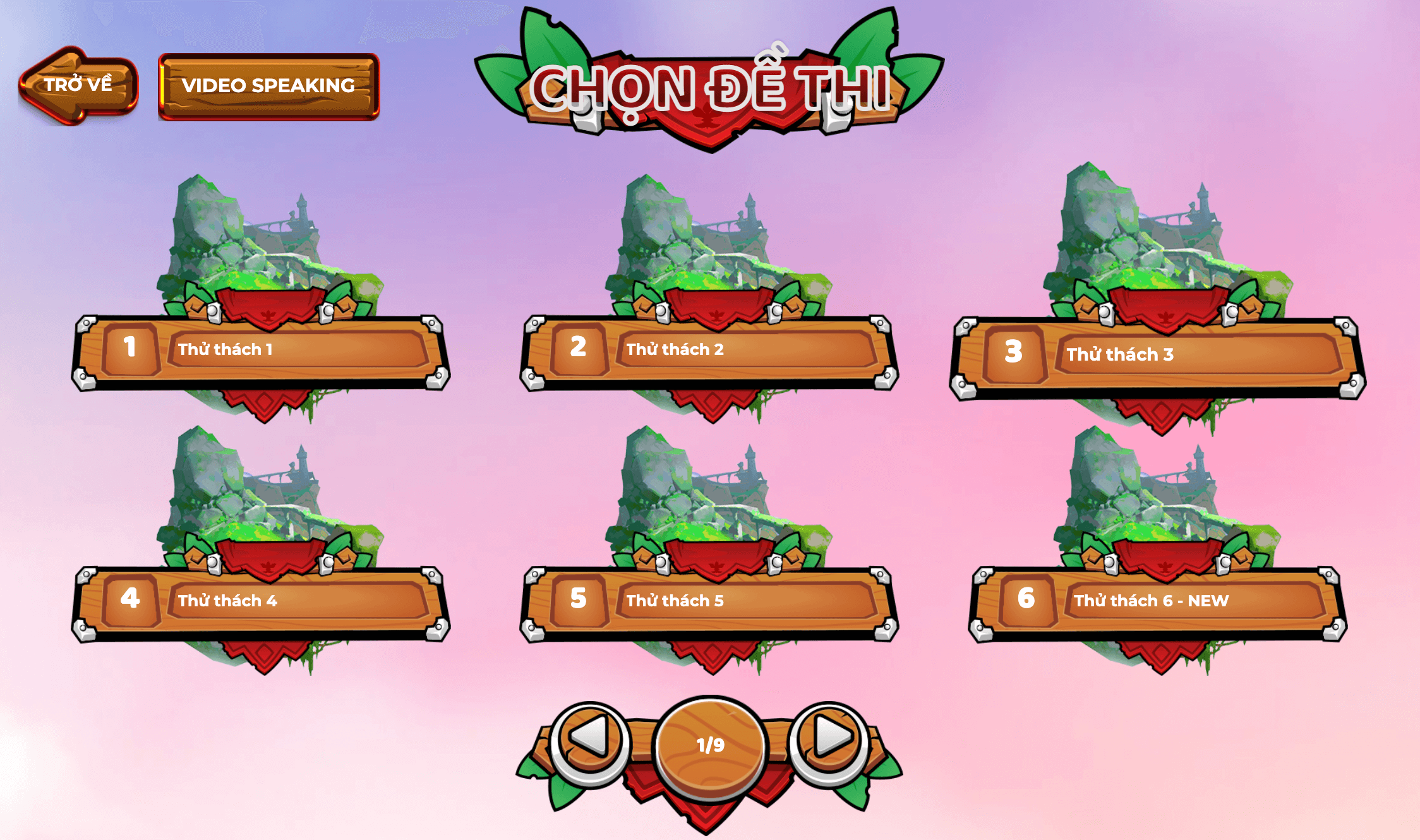Pick the Thử thách 4 exam

coord(261,601)
